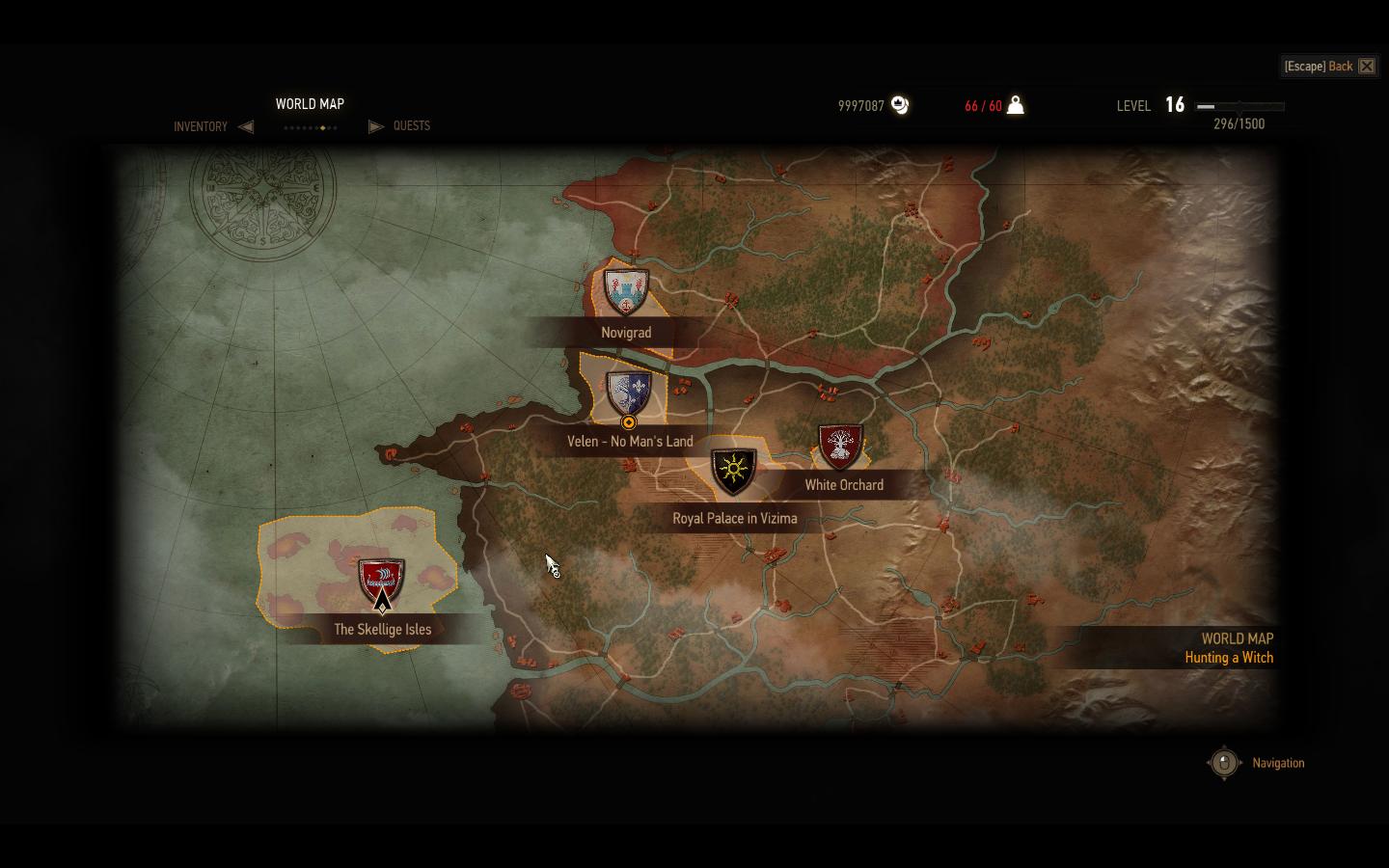
Task: Click the crowns currency coin icon
Action: coord(900,105)
